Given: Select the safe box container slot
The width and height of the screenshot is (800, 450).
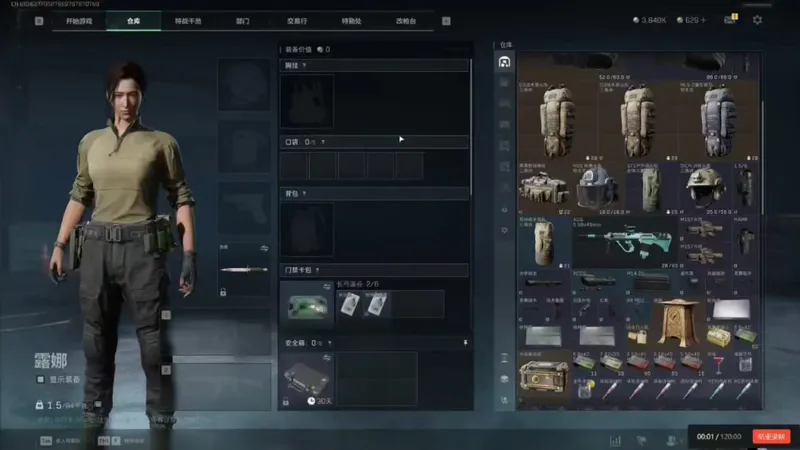Looking at the screenshot, I should coord(306,379).
